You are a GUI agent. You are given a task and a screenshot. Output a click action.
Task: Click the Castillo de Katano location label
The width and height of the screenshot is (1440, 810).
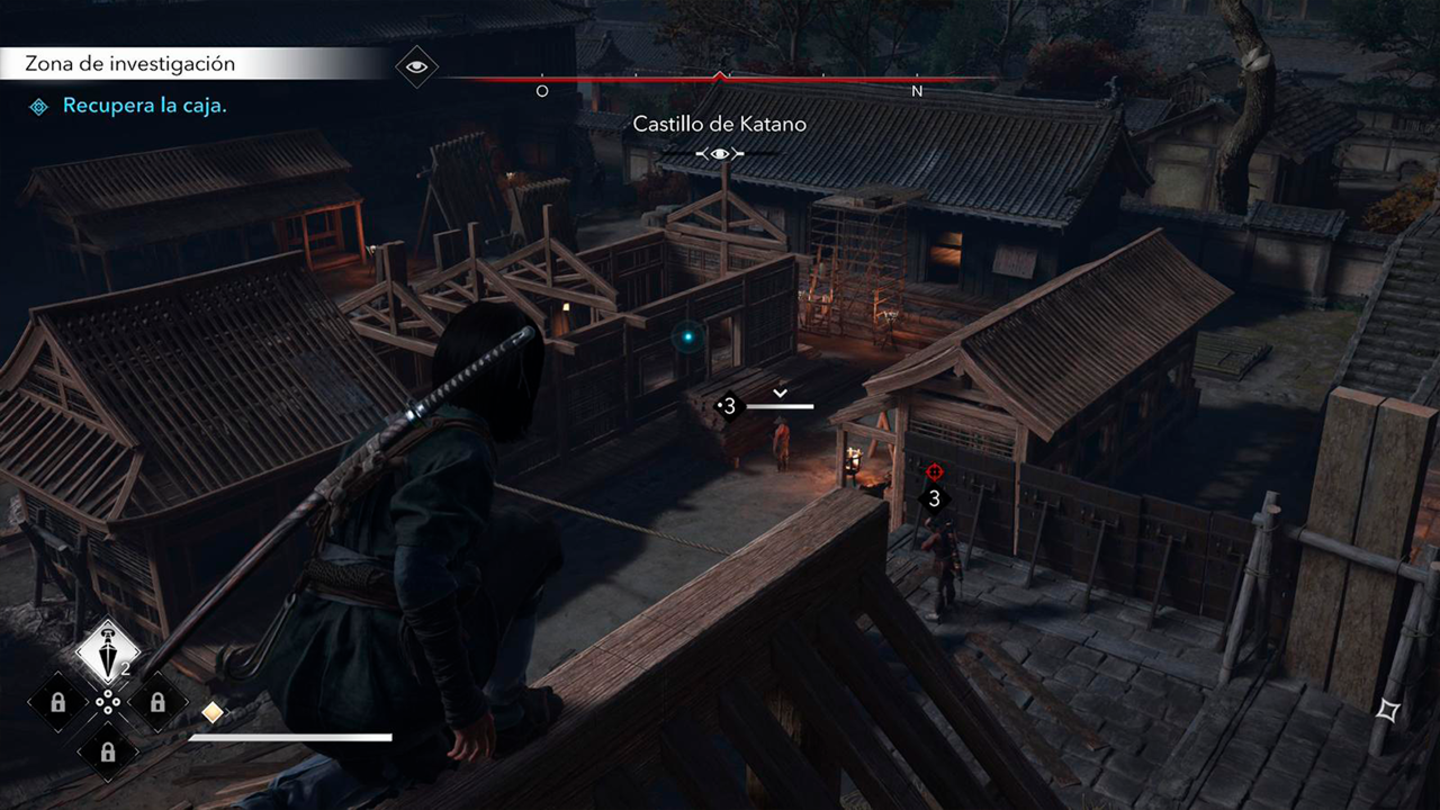click(718, 124)
